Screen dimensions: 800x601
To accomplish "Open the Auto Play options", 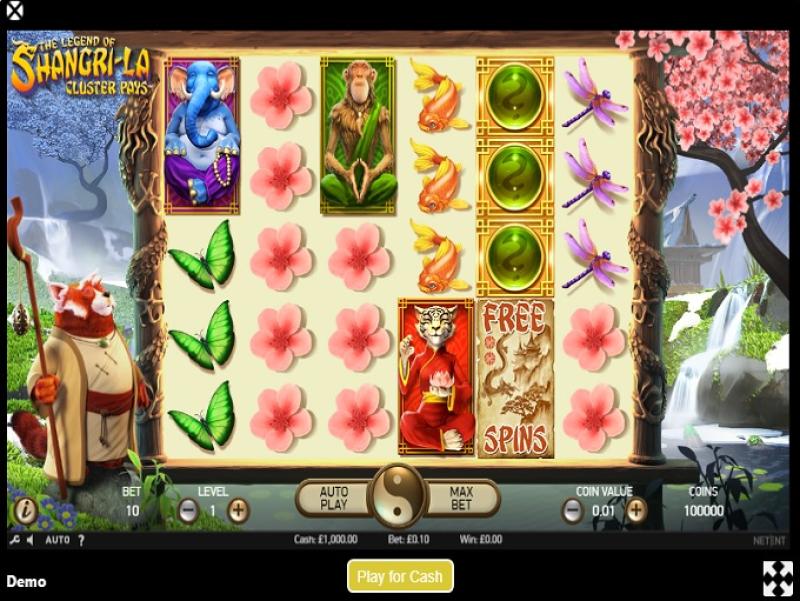I will 333,497.
